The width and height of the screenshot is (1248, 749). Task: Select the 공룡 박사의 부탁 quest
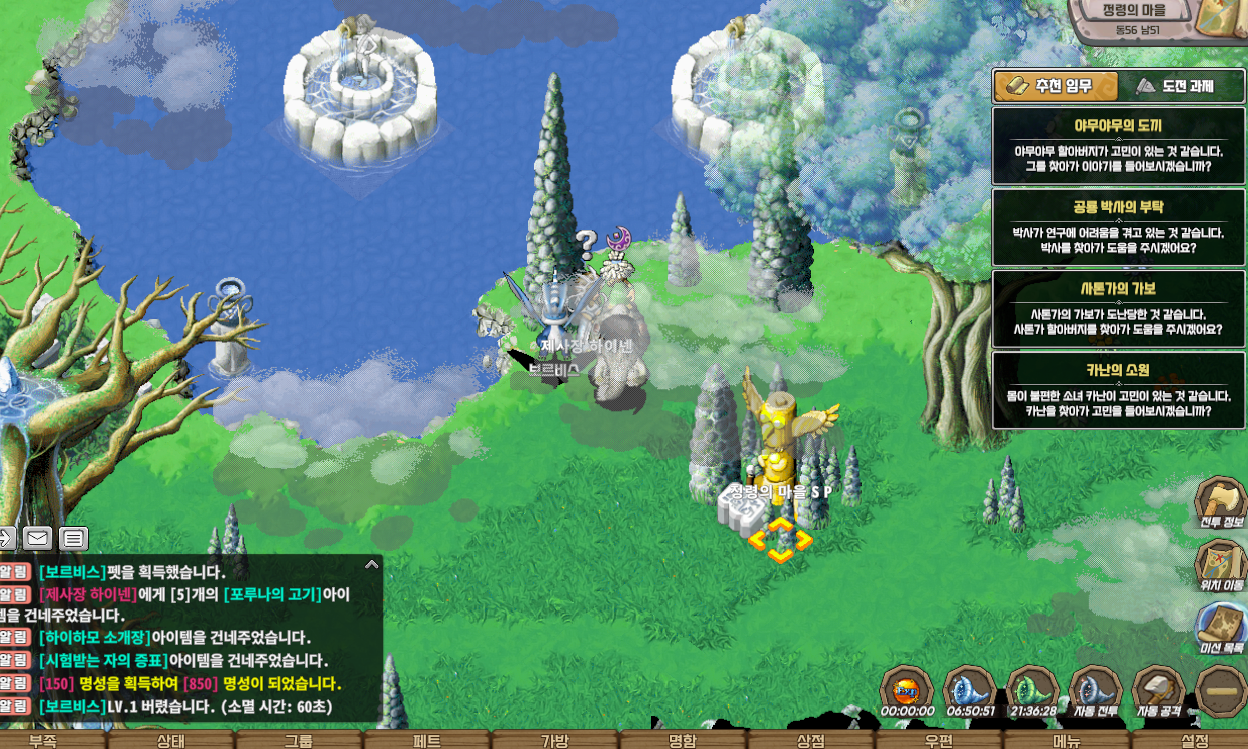coord(1118,226)
